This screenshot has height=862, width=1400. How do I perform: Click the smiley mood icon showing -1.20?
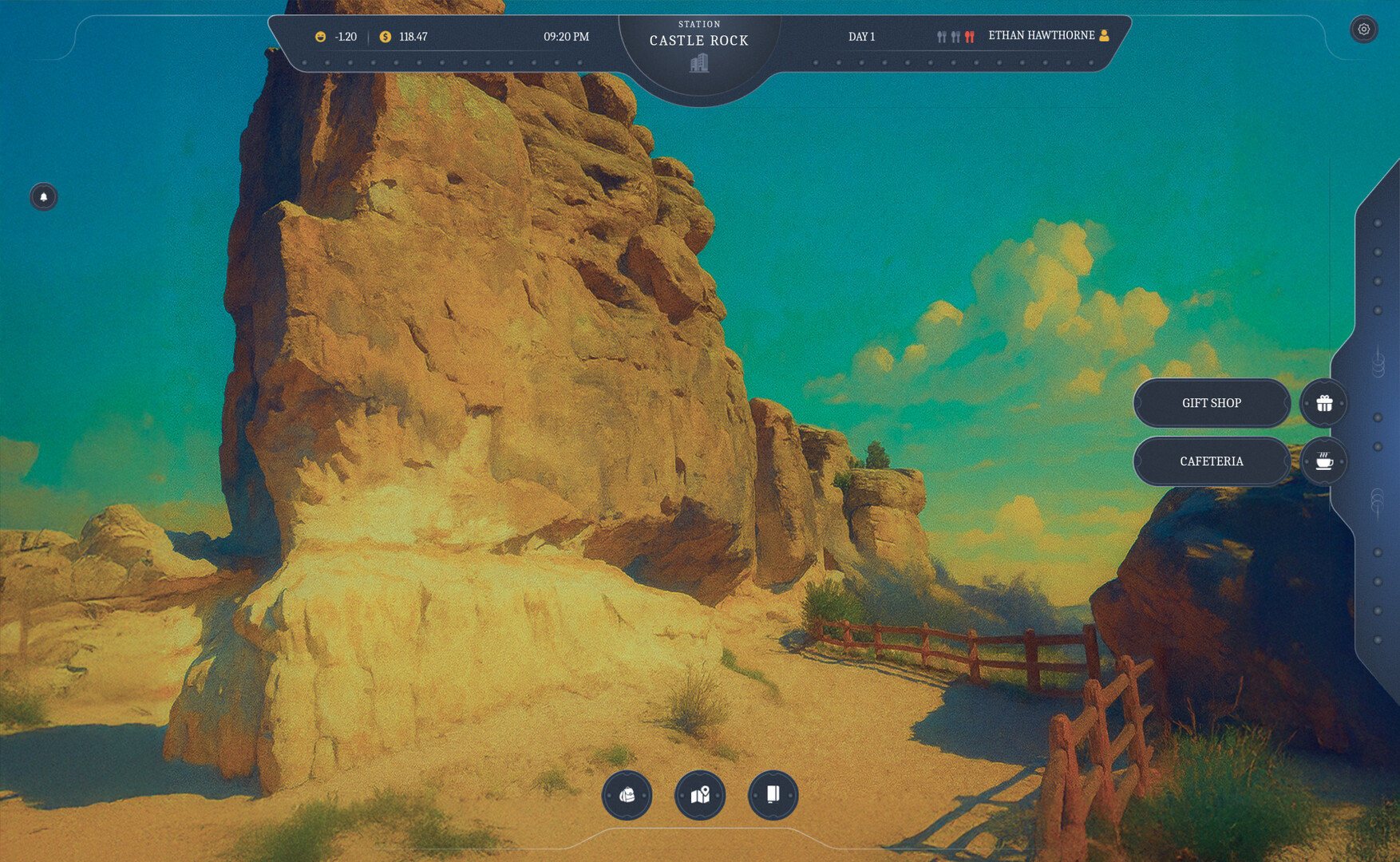319,36
